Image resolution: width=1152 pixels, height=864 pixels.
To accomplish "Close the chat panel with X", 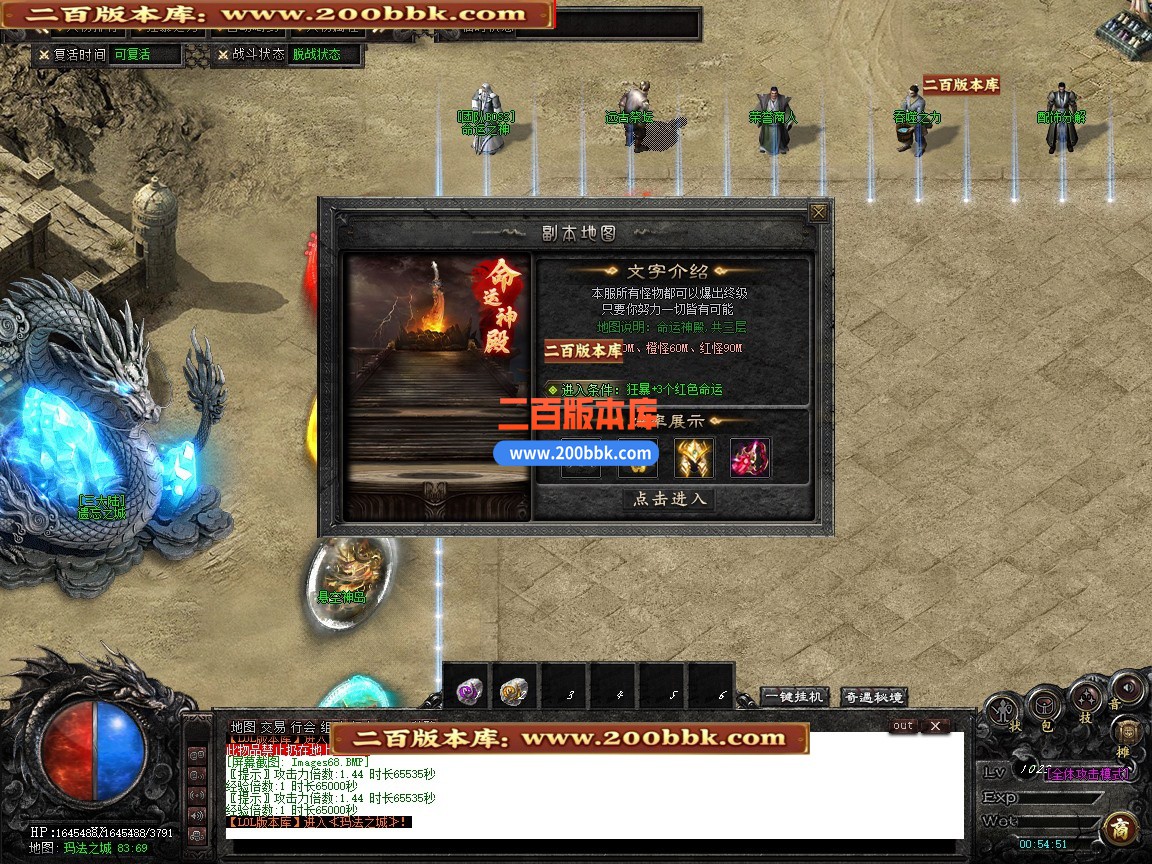I will pyautogui.click(x=934, y=726).
